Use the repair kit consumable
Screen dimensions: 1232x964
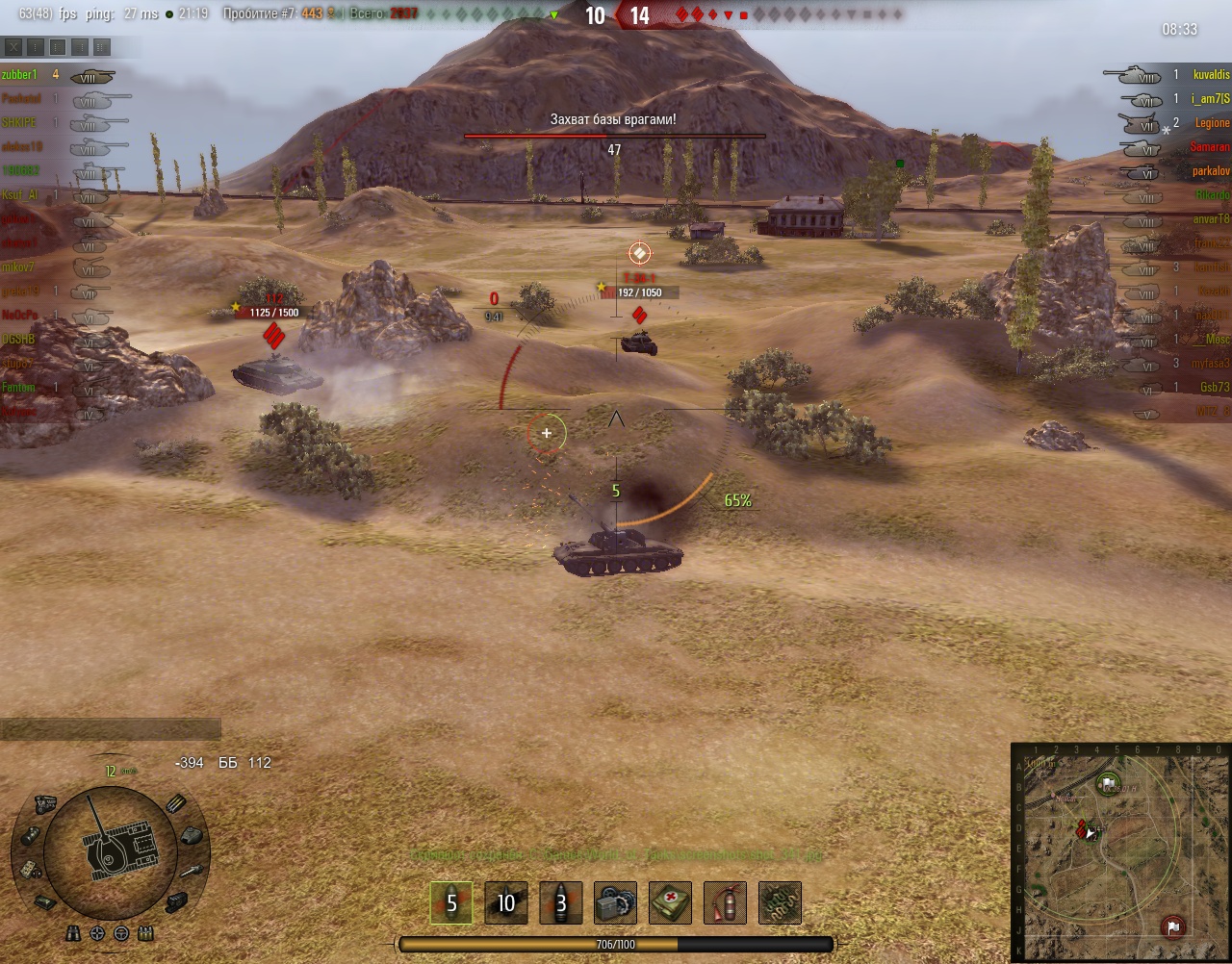[x=616, y=902]
